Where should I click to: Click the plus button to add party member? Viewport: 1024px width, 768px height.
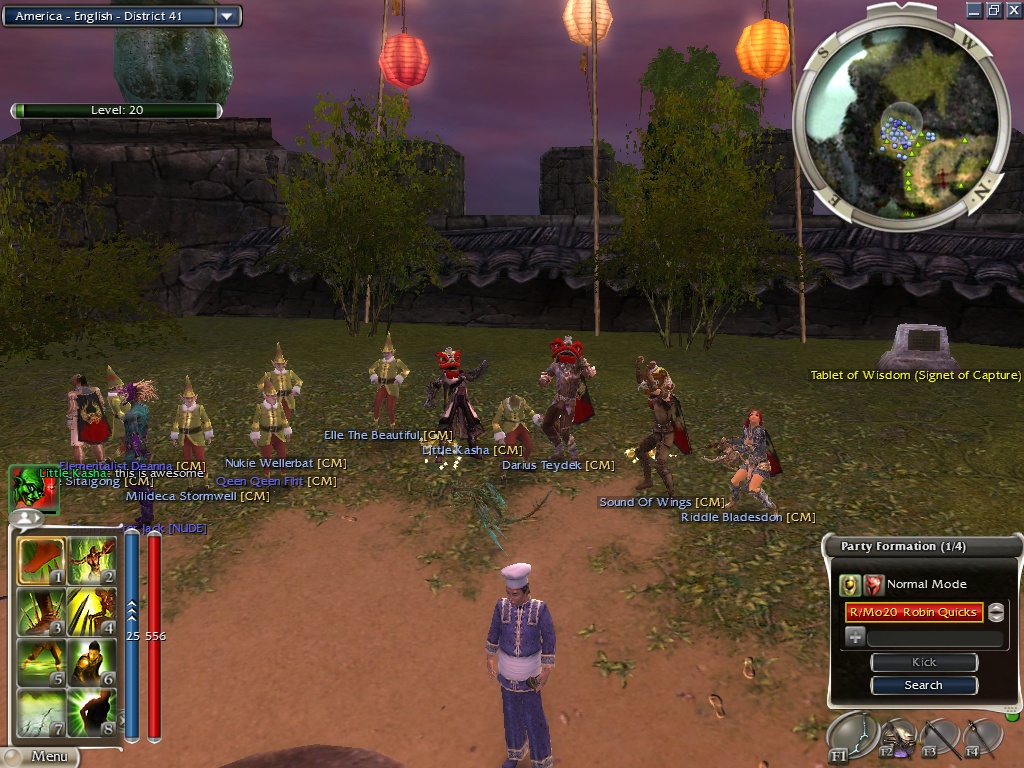coord(855,637)
